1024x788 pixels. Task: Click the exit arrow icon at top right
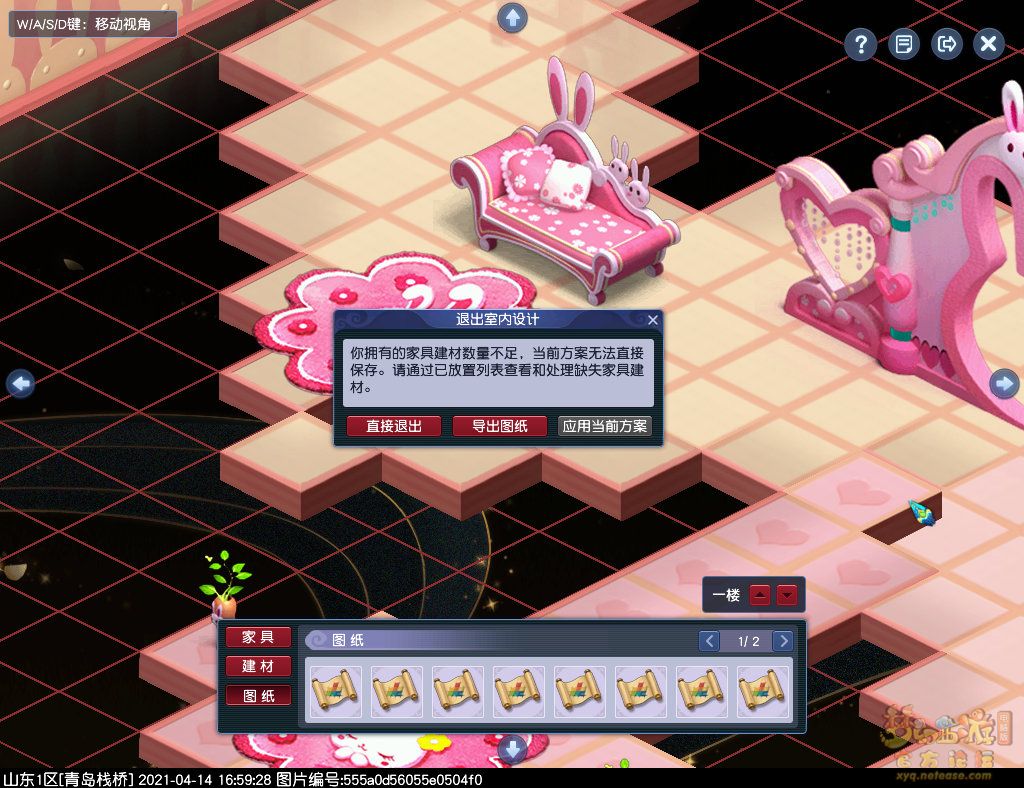[x=946, y=44]
